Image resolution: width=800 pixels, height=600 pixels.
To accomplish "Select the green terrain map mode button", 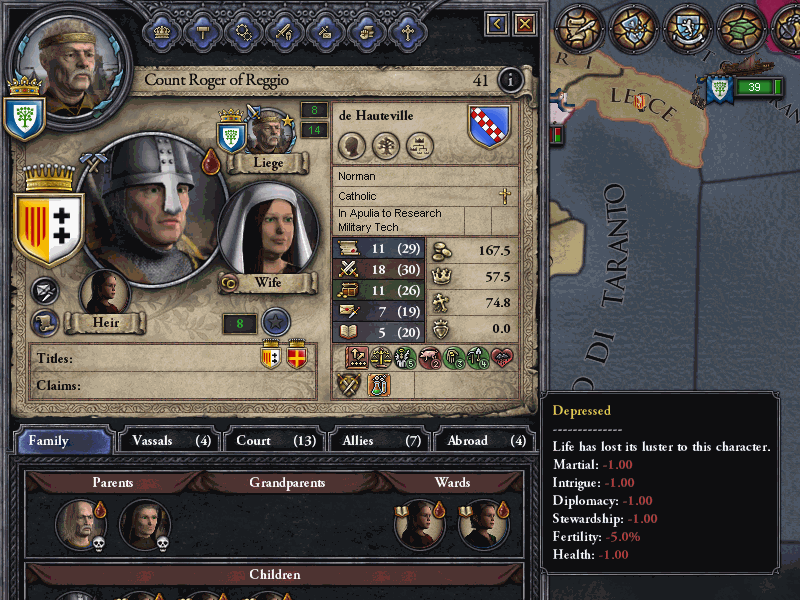I will (742, 27).
